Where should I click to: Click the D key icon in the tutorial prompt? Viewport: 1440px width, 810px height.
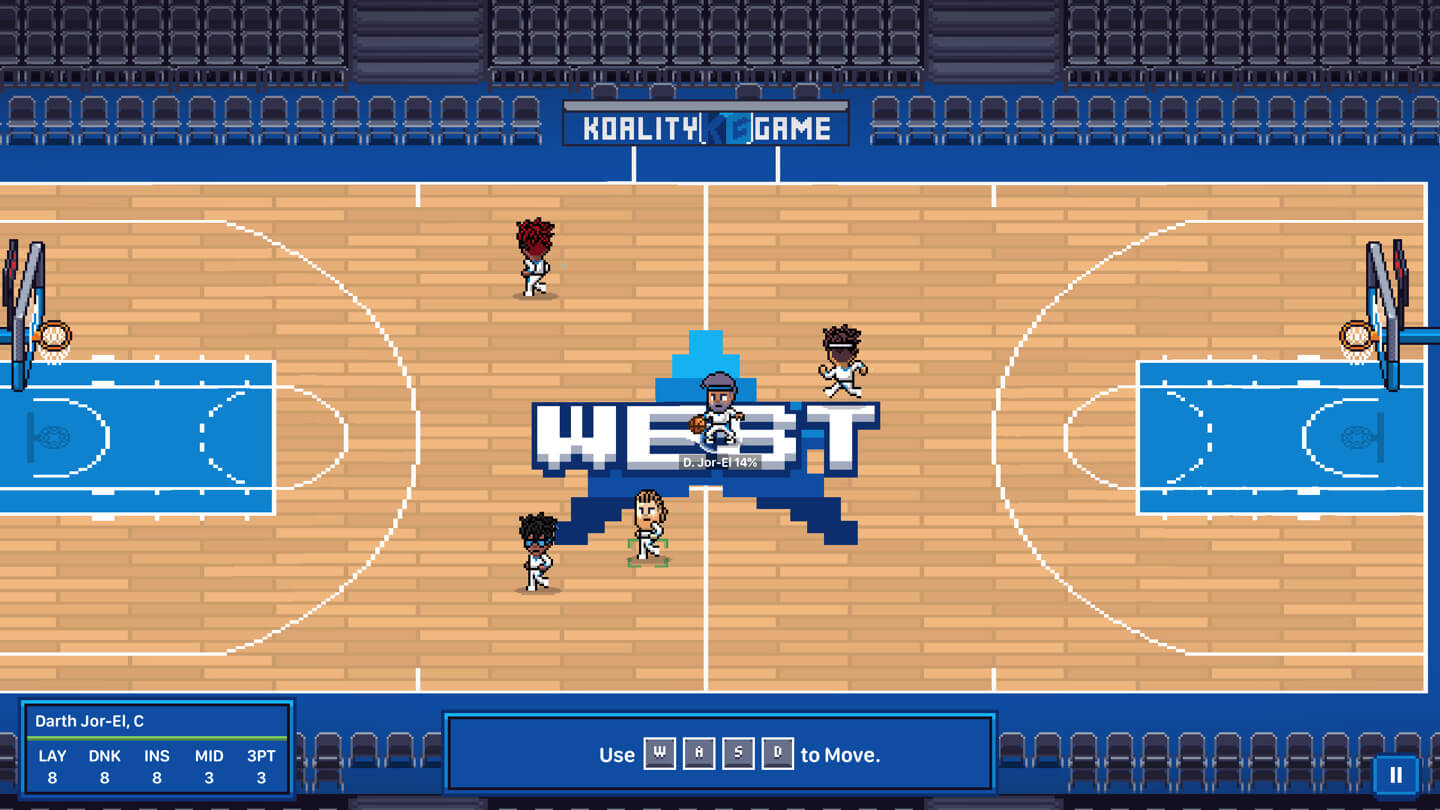pyautogui.click(x=777, y=754)
